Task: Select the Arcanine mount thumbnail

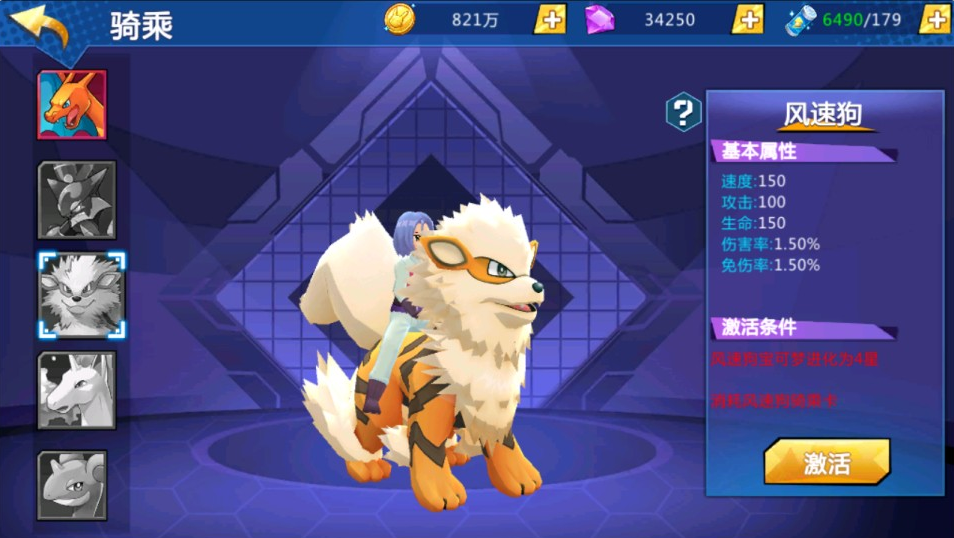Action: pos(81,295)
